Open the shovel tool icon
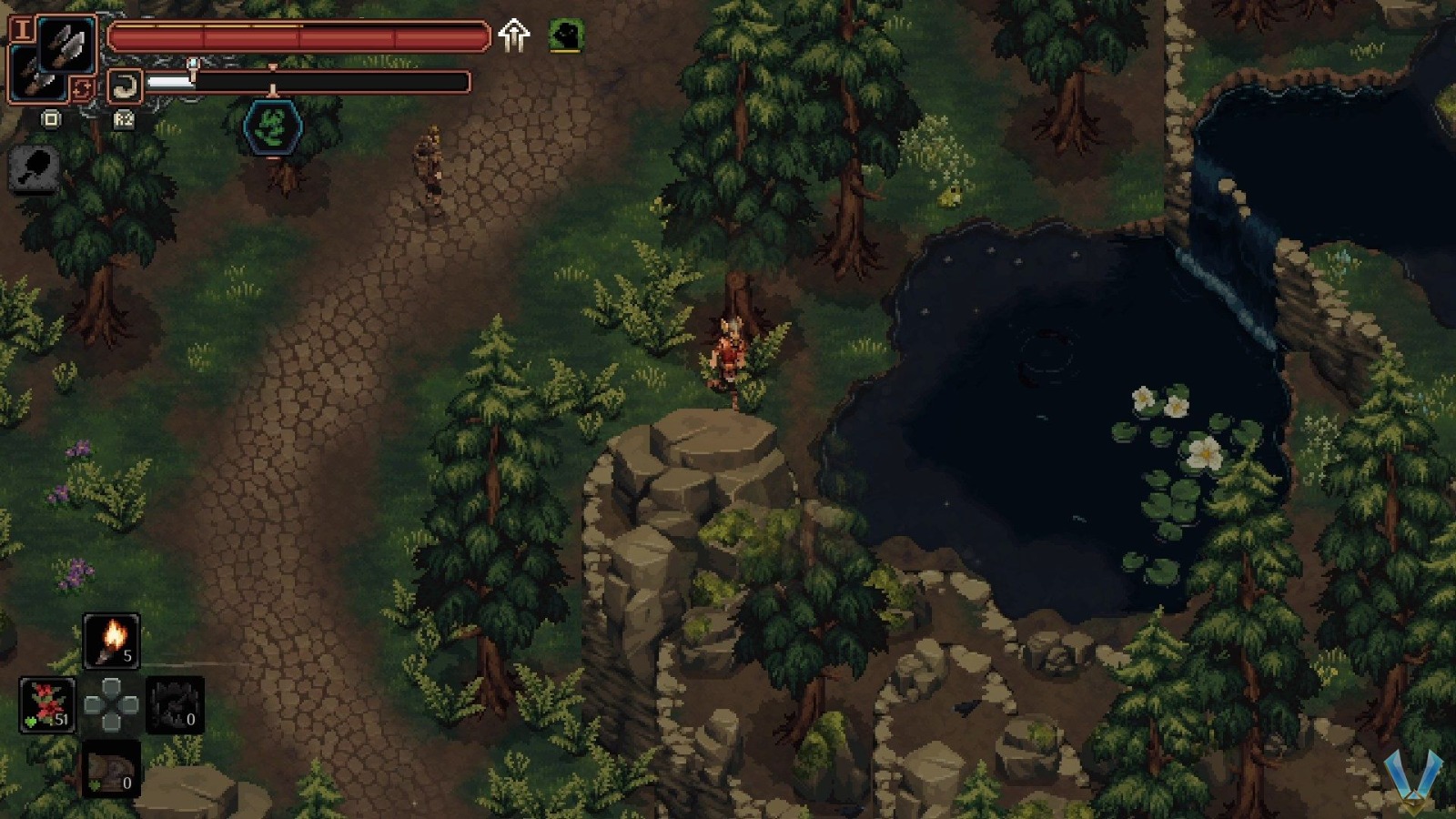Image resolution: width=1456 pixels, height=819 pixels. 33,168
